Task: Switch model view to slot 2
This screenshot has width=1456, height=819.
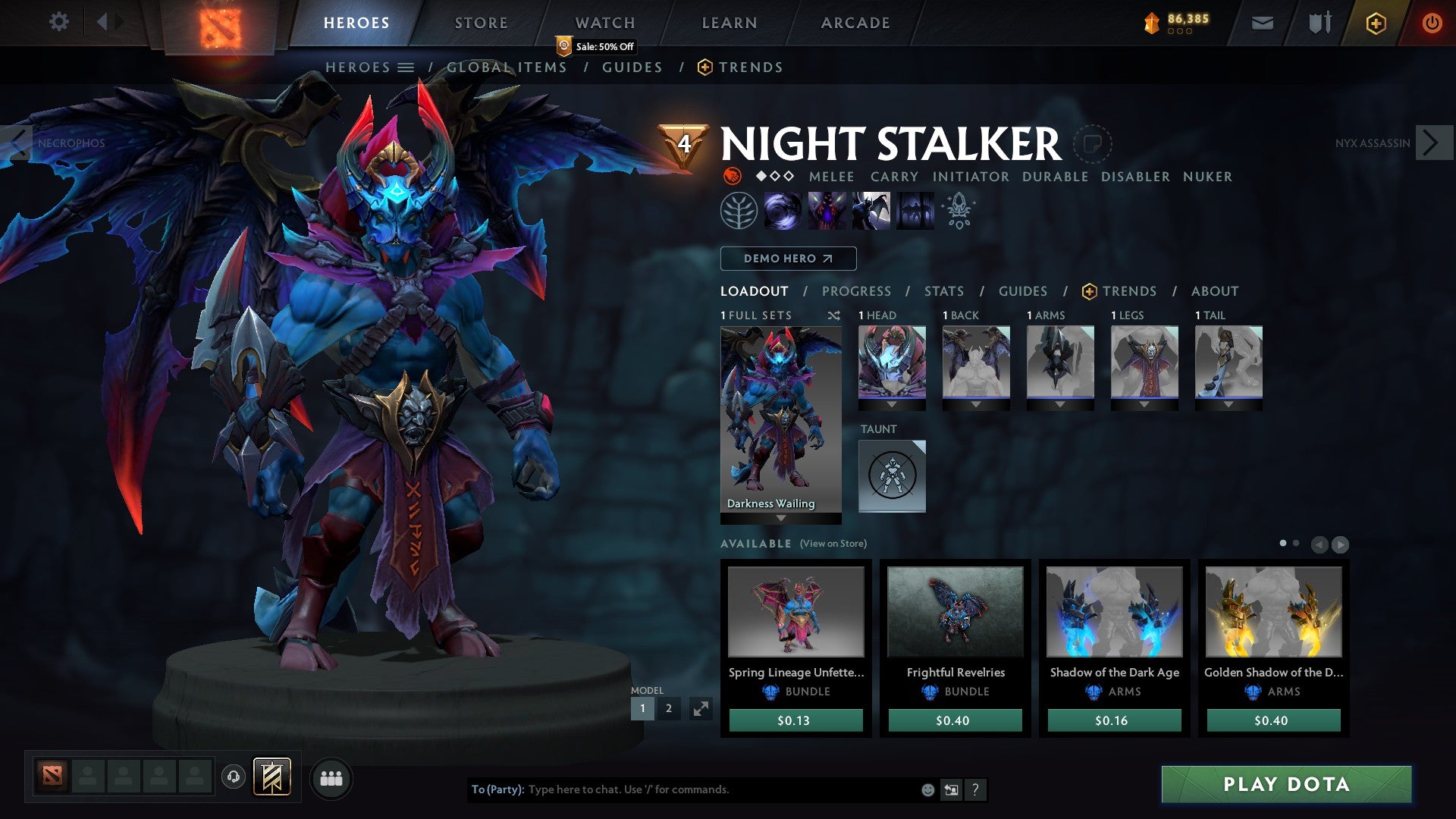Action: [x=668, y=708]
